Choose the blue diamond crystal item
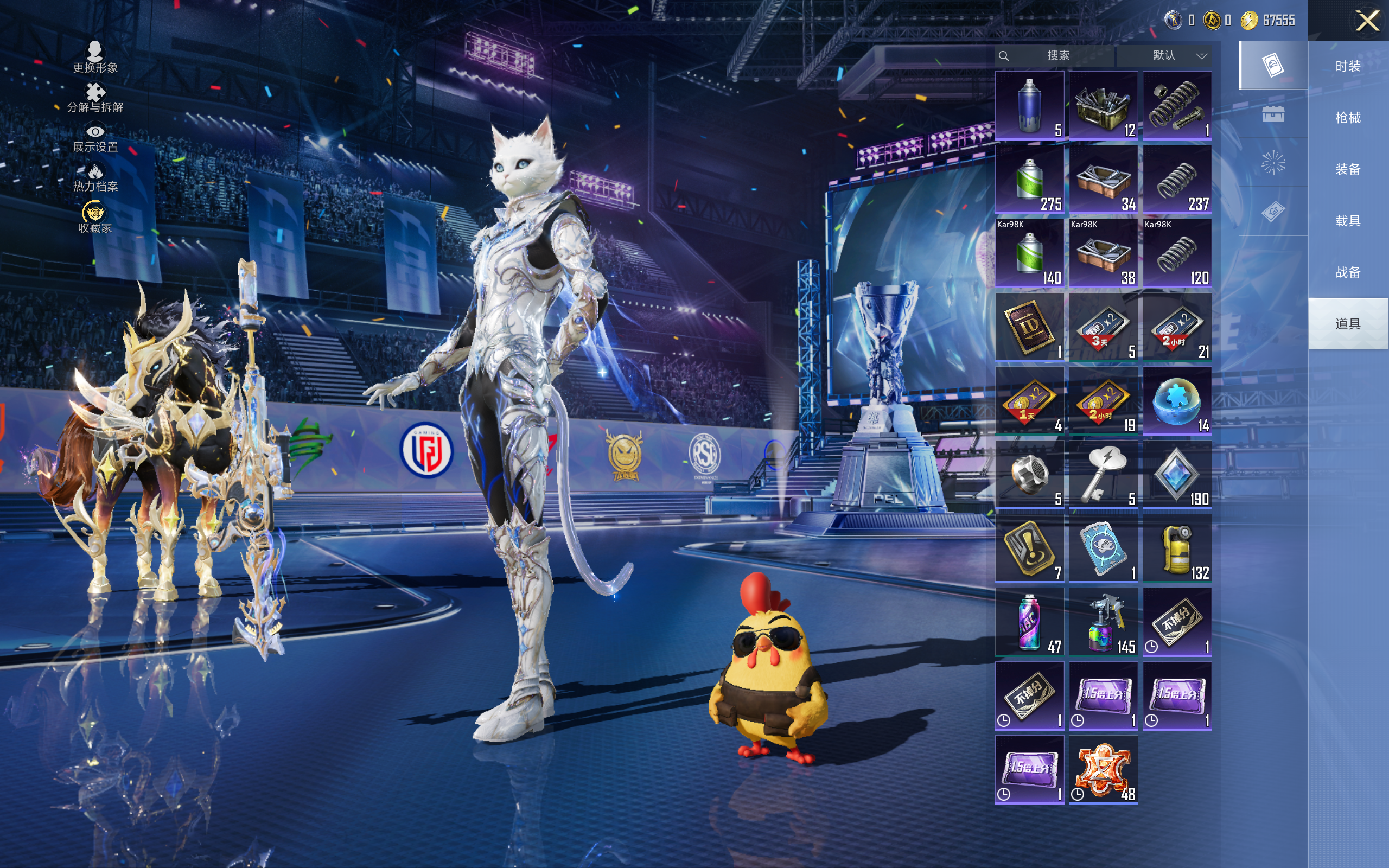This screenshot has height=868, width=1389. (1177, 474)
